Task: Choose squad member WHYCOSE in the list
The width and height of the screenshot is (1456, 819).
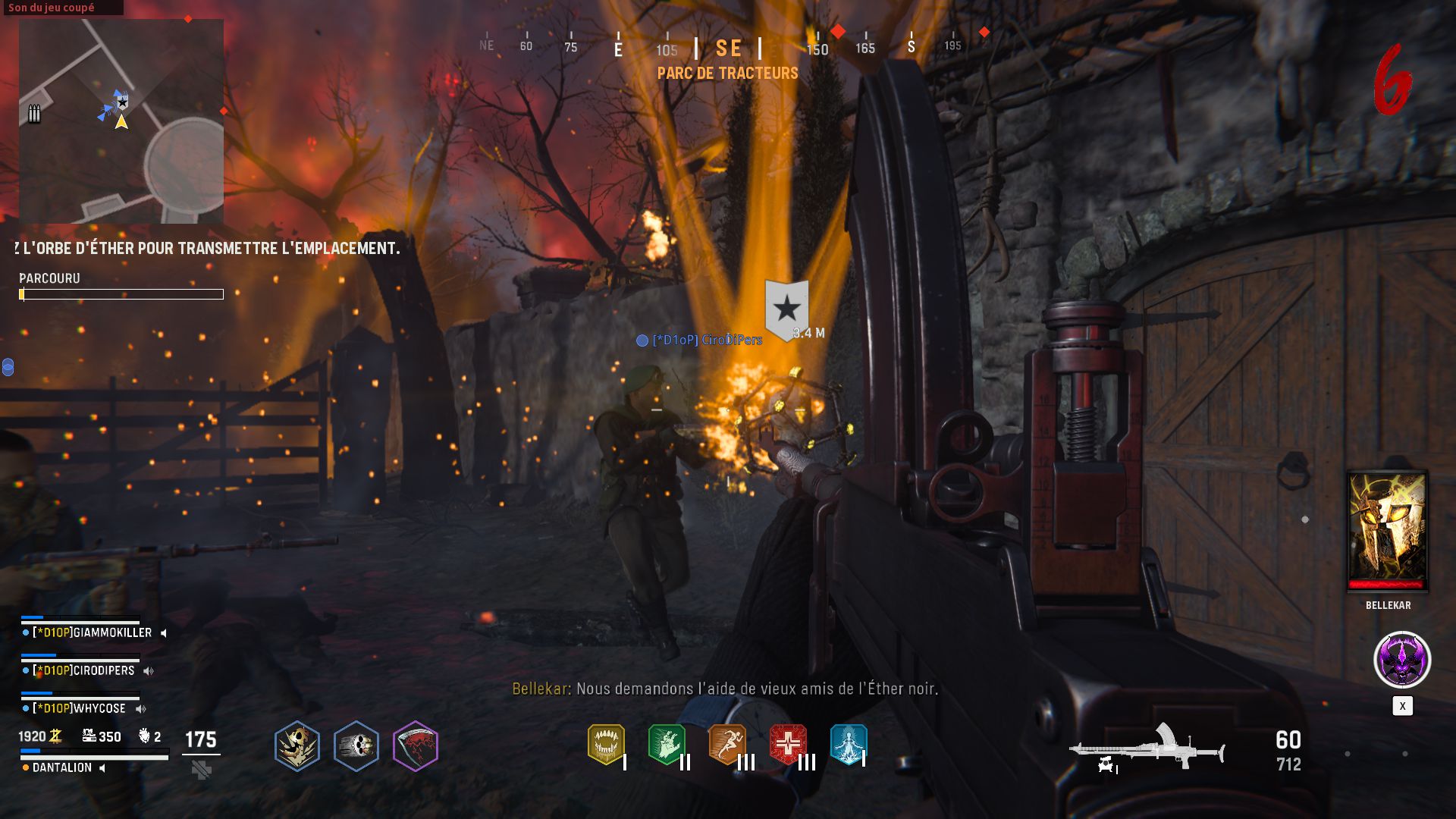Action: coord(79,708)
